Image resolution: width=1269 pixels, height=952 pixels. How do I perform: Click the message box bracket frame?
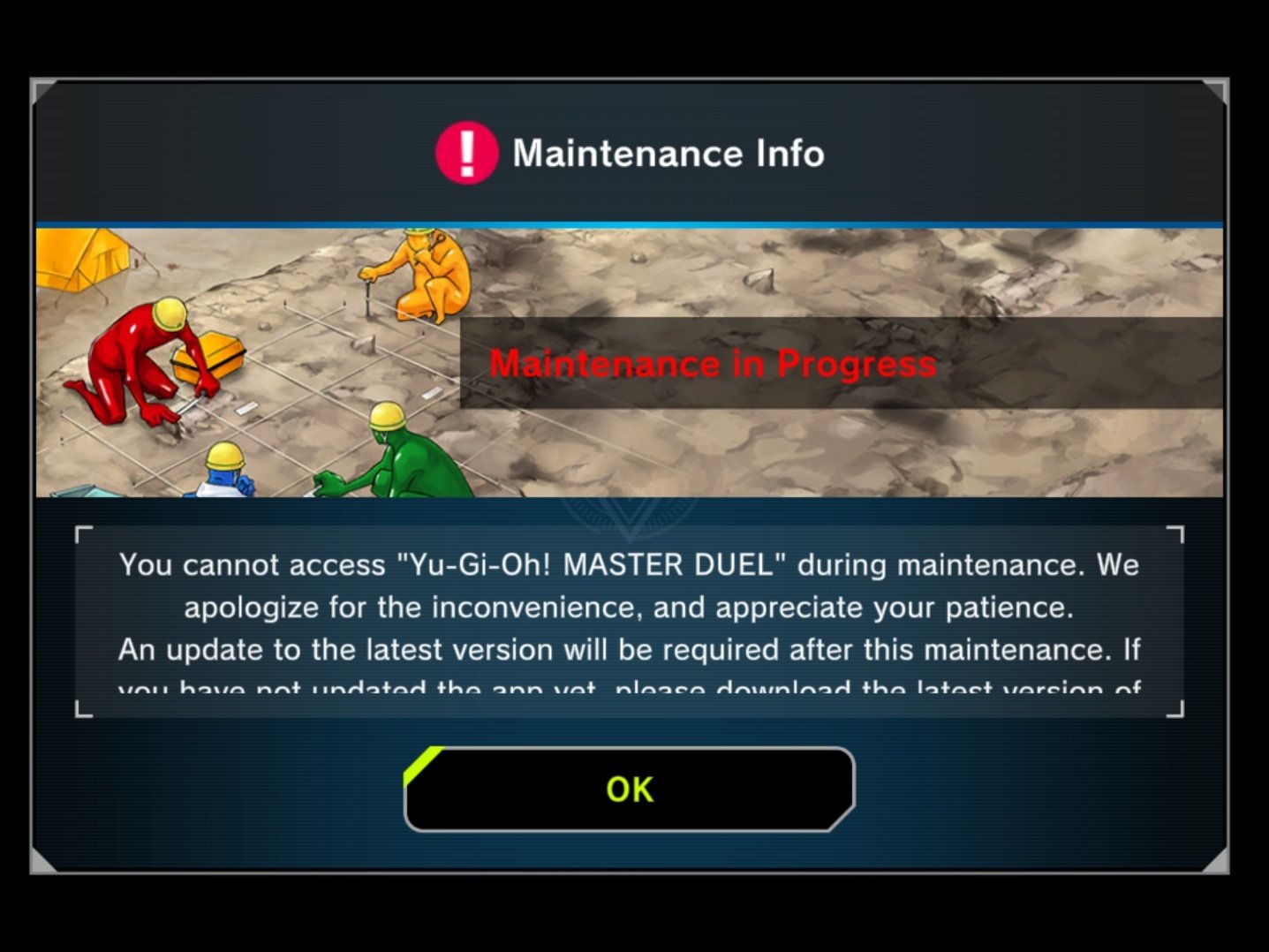(84, 534)
